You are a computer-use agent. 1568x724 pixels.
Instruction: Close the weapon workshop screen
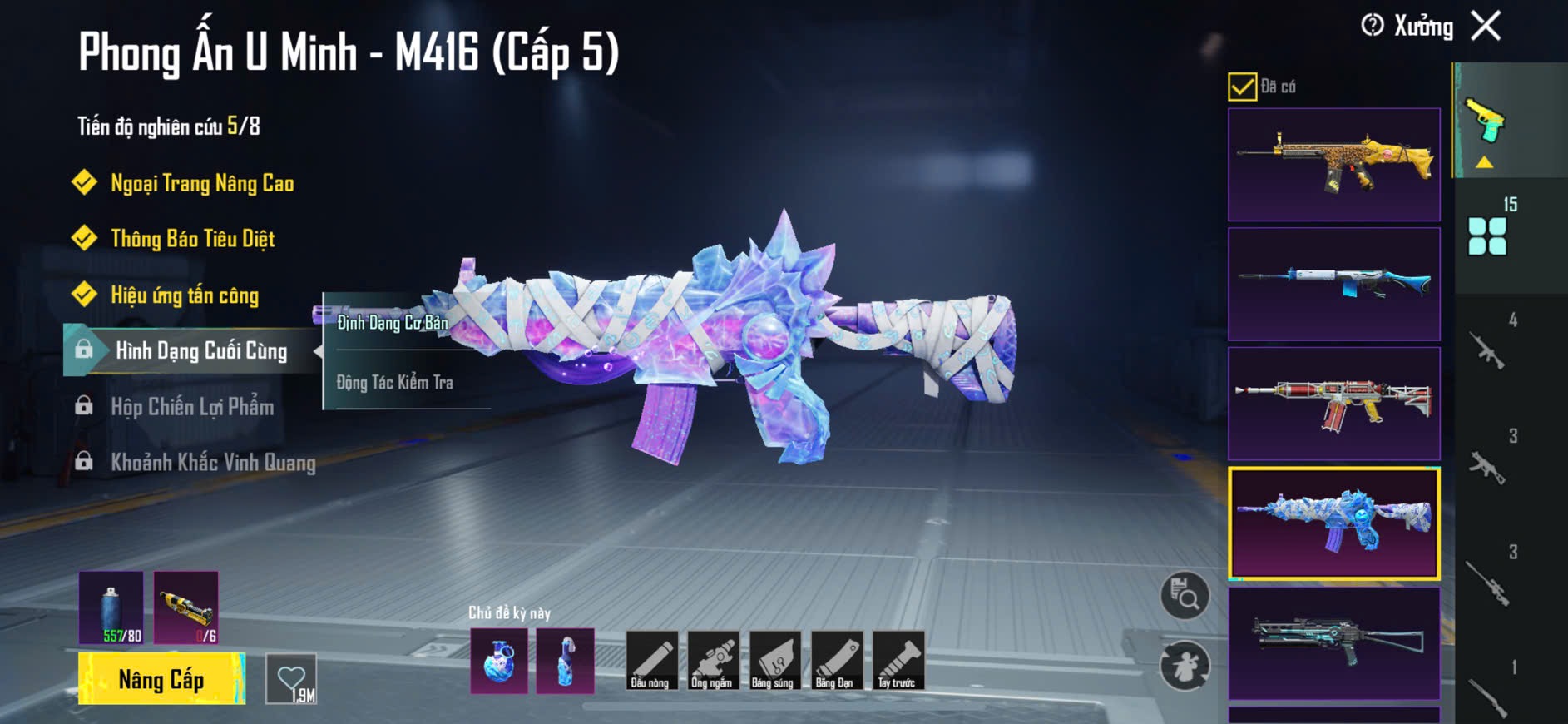[1486, 26]
